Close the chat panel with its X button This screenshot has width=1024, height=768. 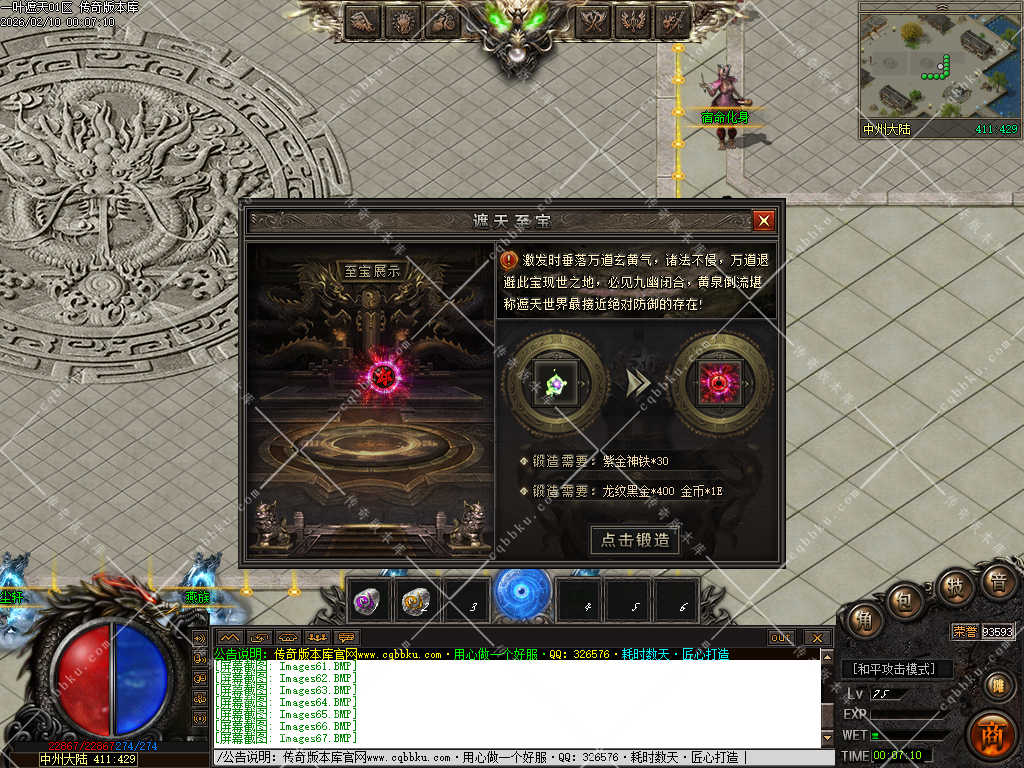click(x=817, y=637)
